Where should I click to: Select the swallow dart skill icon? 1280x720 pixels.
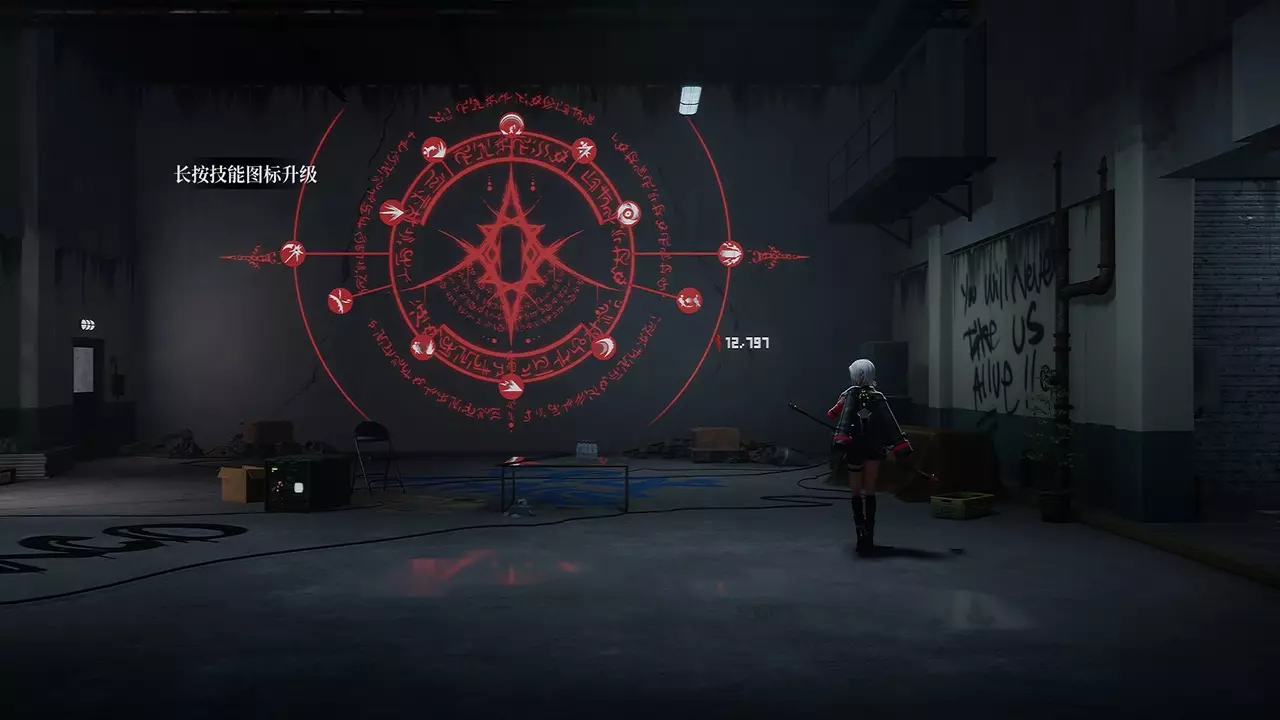click(x=392, y=212)
